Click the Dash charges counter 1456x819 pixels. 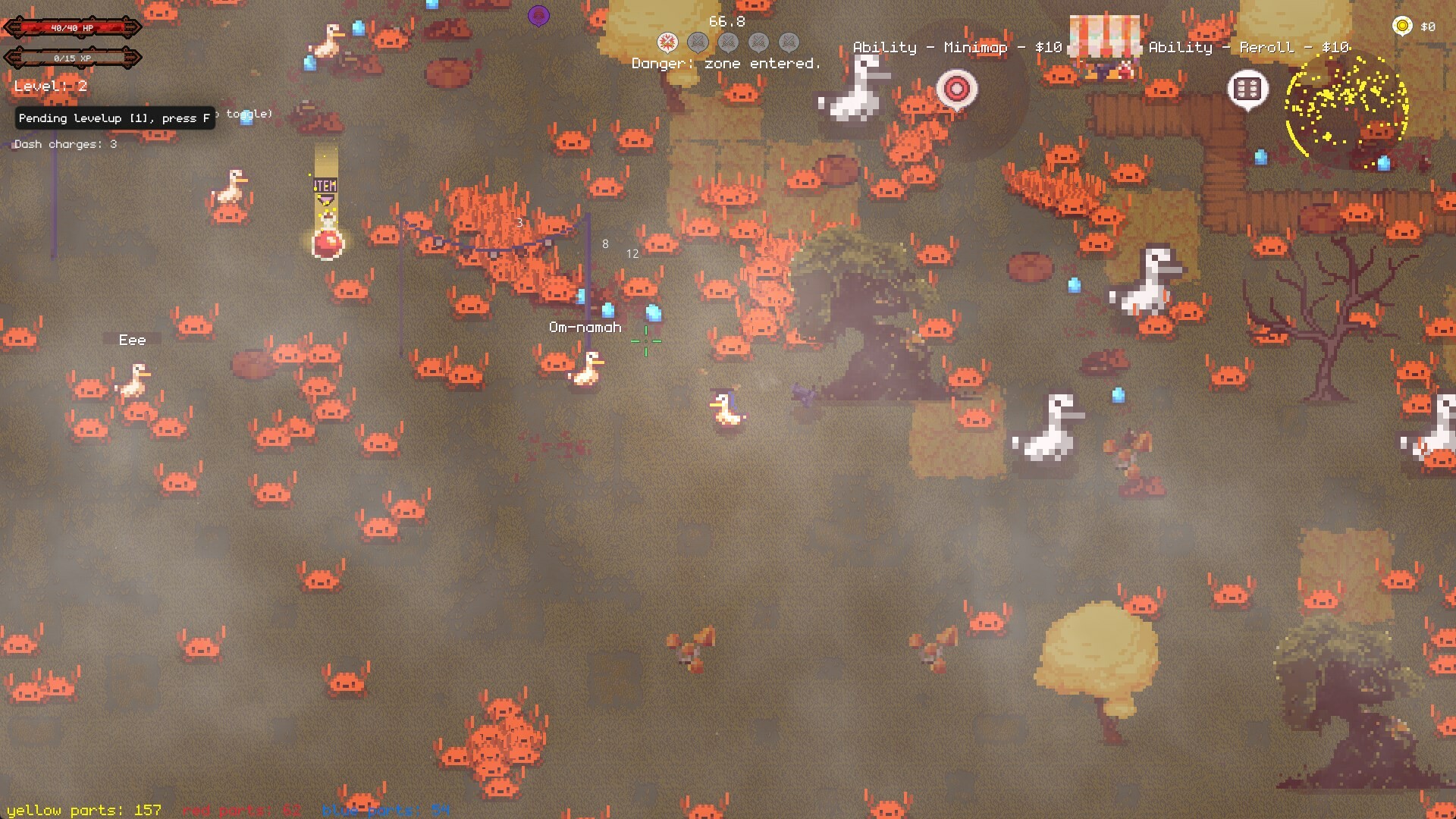[x=64, y=144]
